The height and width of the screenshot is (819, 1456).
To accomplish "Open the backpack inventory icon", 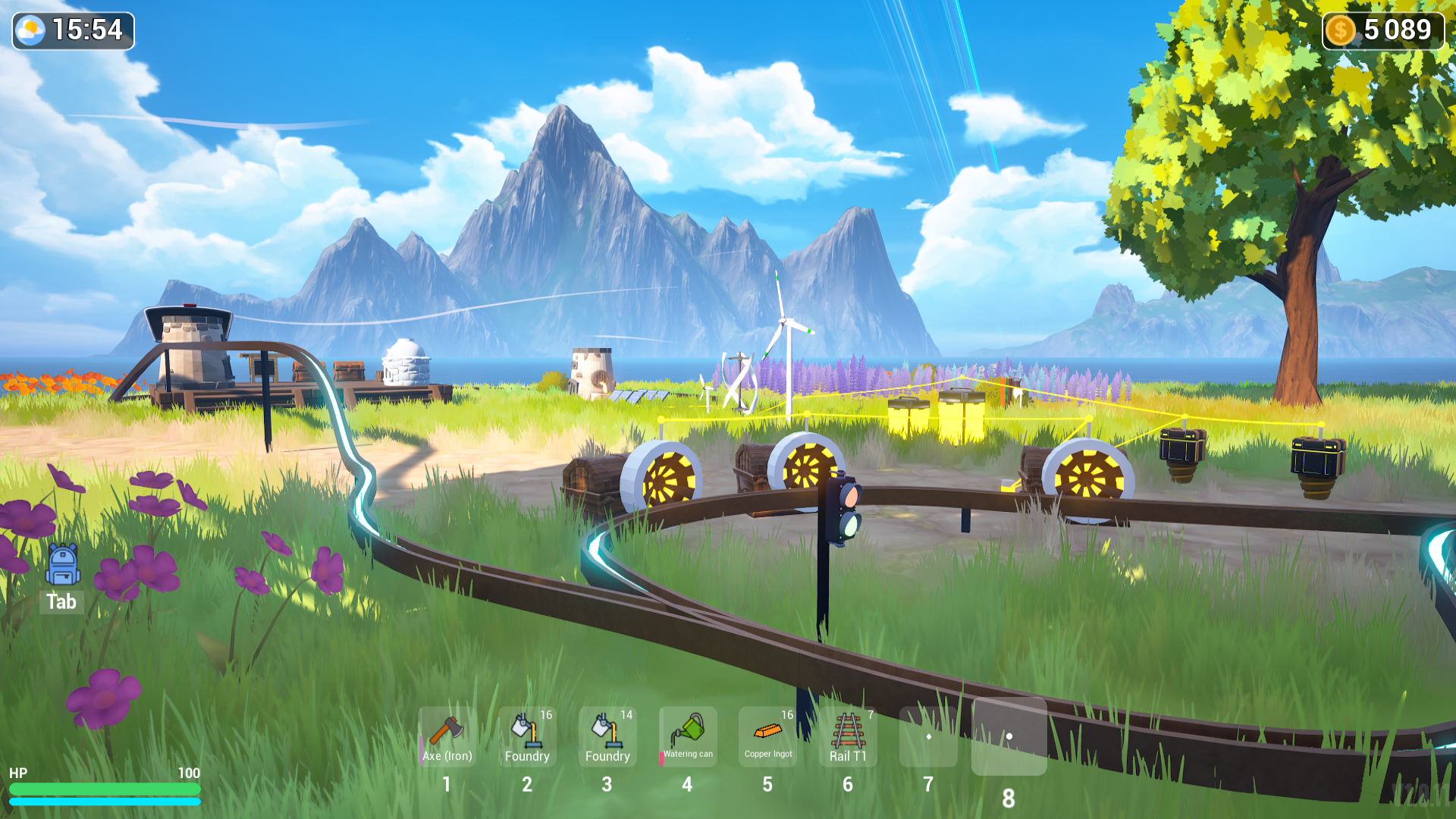I will (x=62, y=565).
